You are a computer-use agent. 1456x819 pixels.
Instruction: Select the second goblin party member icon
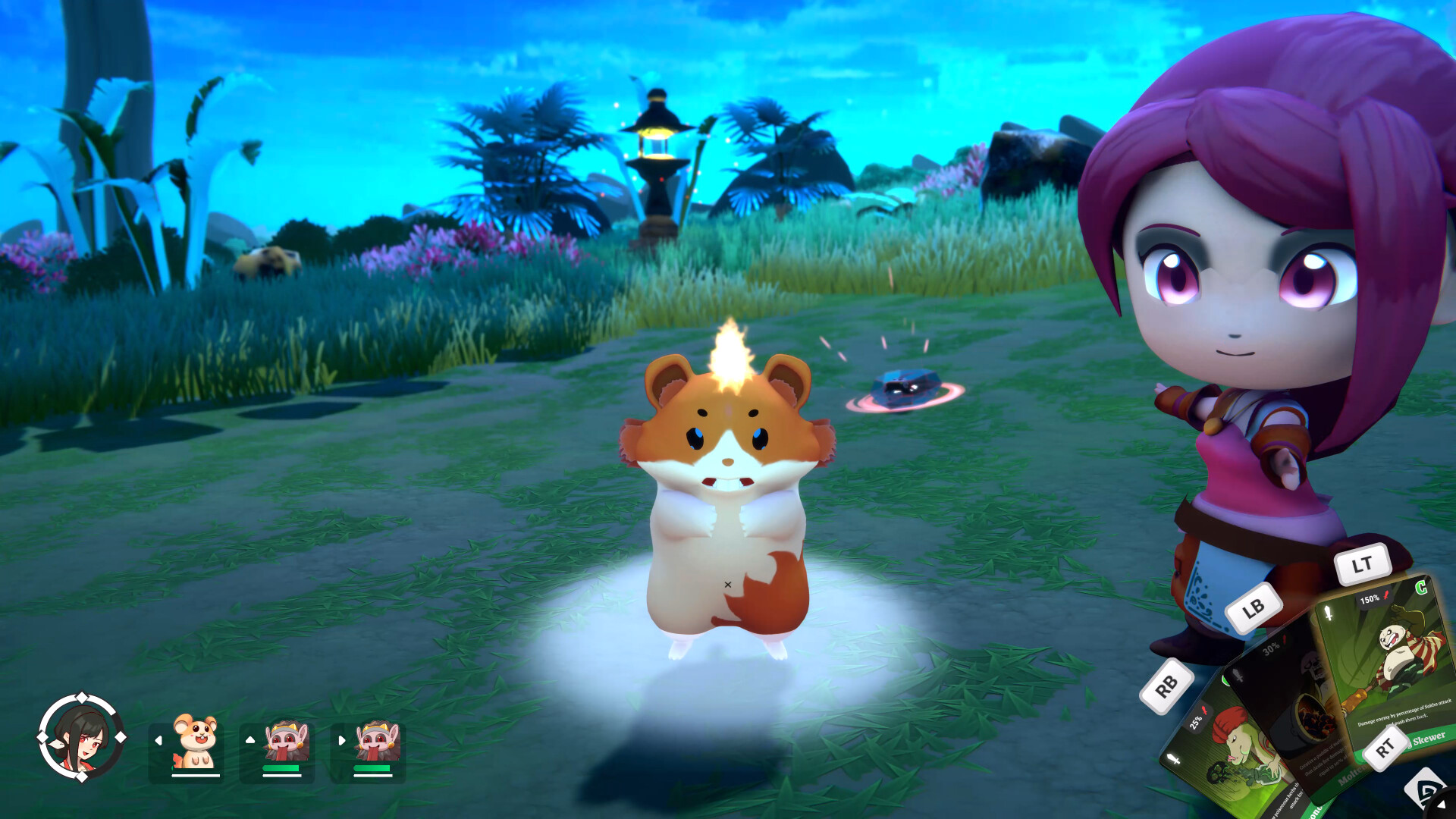tap(378, 740)
